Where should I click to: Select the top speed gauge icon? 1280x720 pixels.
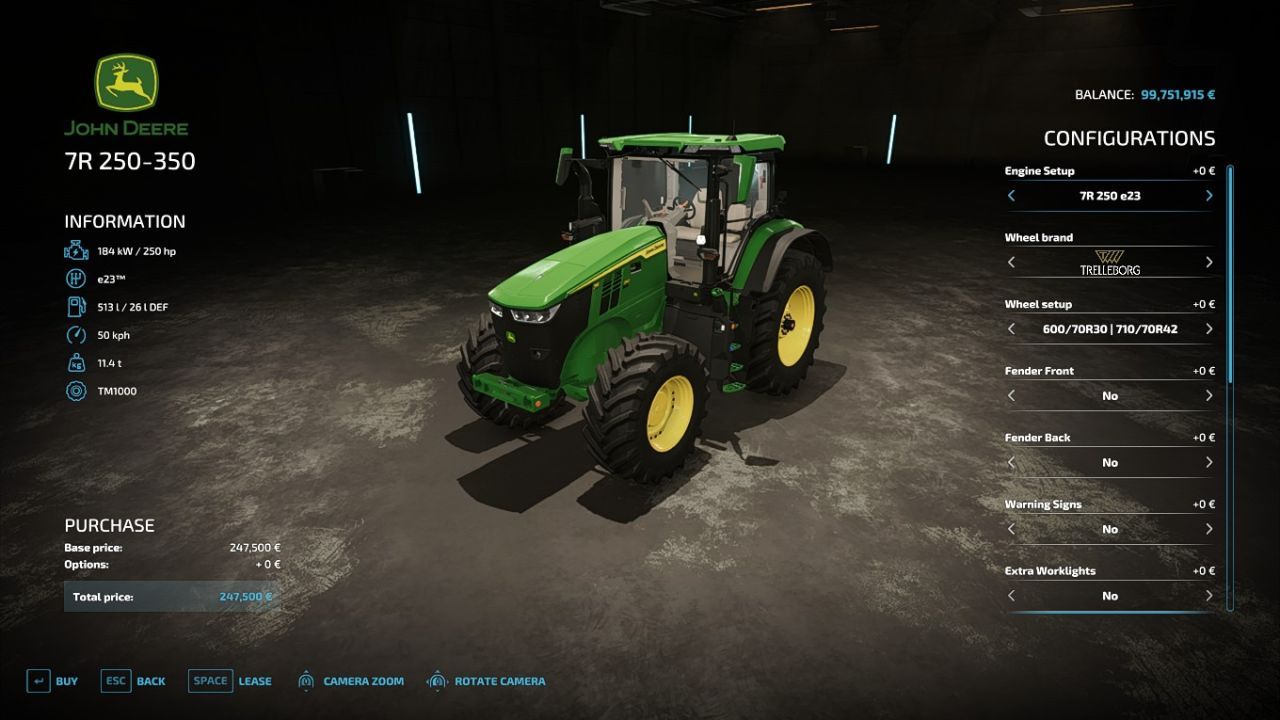[x=76, y=335]
